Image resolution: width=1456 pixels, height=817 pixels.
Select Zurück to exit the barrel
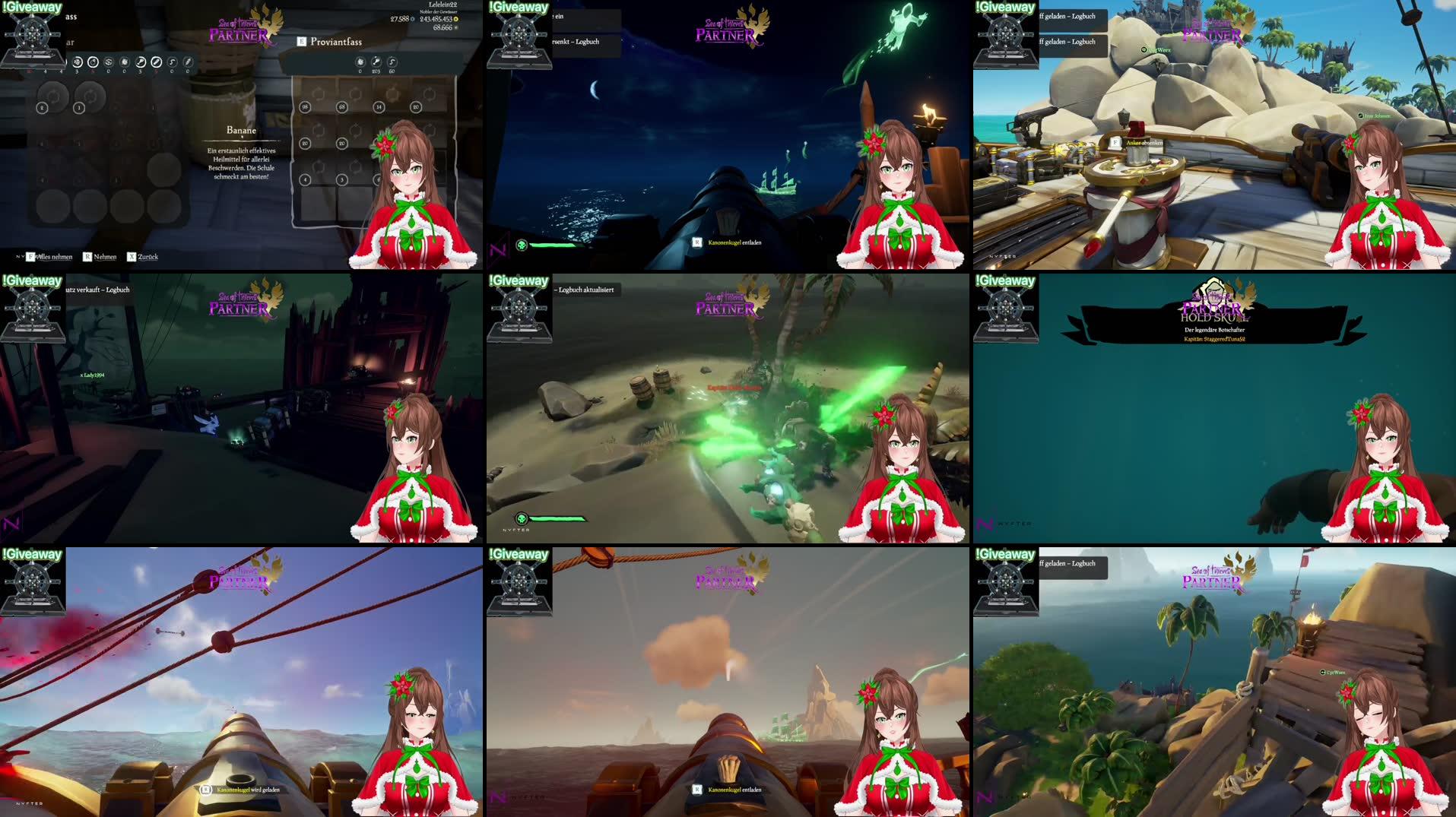coord(148,257)
